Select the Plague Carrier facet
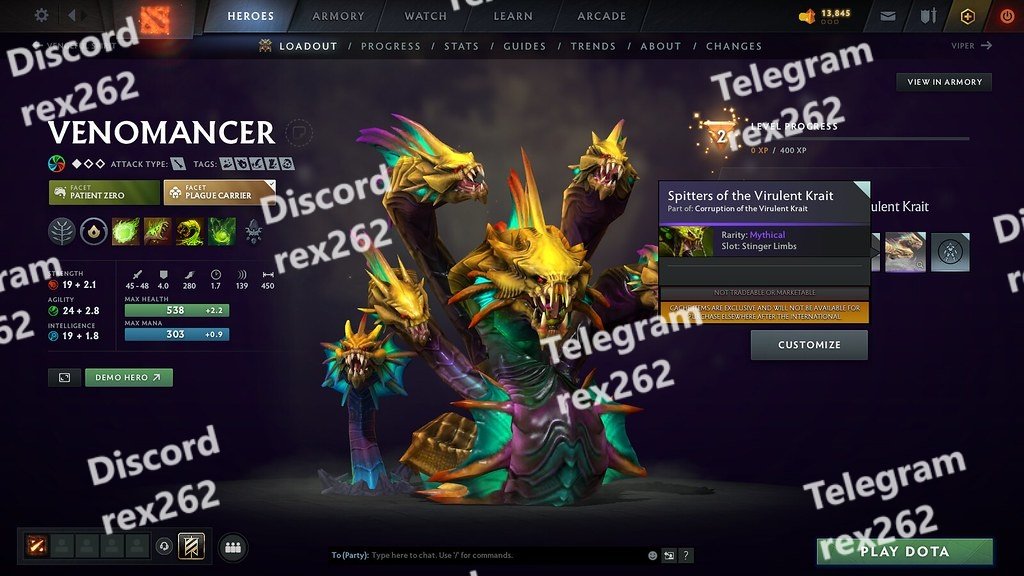This screenshot has height=576, width=1024. point(220,192)
